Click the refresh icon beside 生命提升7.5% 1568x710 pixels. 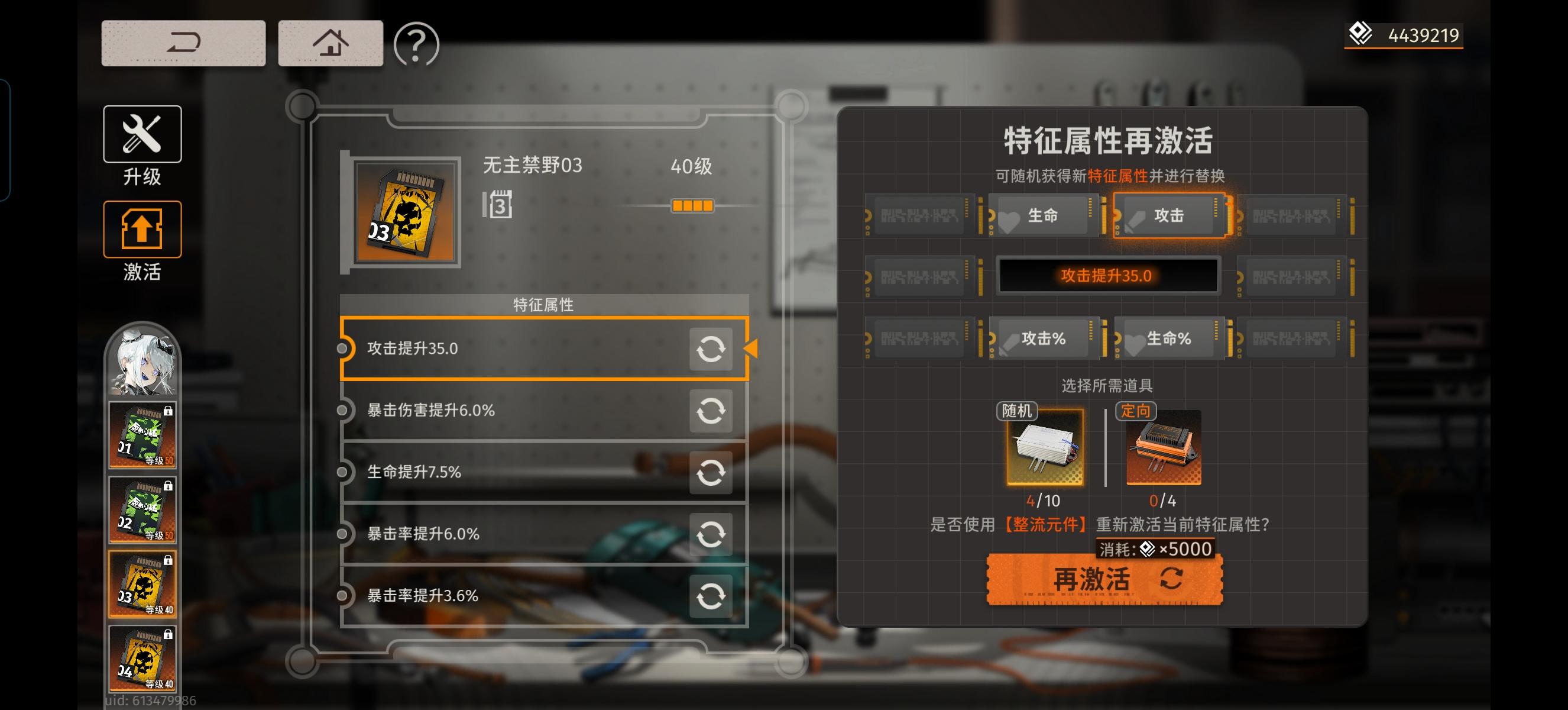pos(711,473)
